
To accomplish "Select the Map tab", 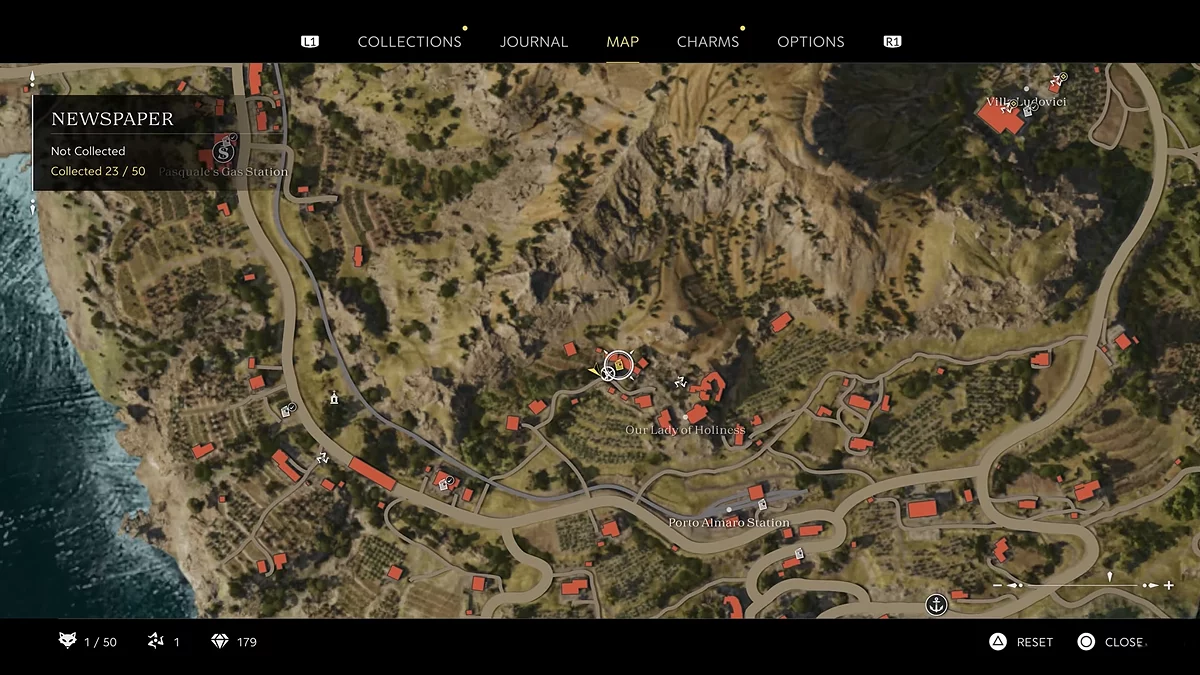I will pyautogui.click(x=622, y=42).
